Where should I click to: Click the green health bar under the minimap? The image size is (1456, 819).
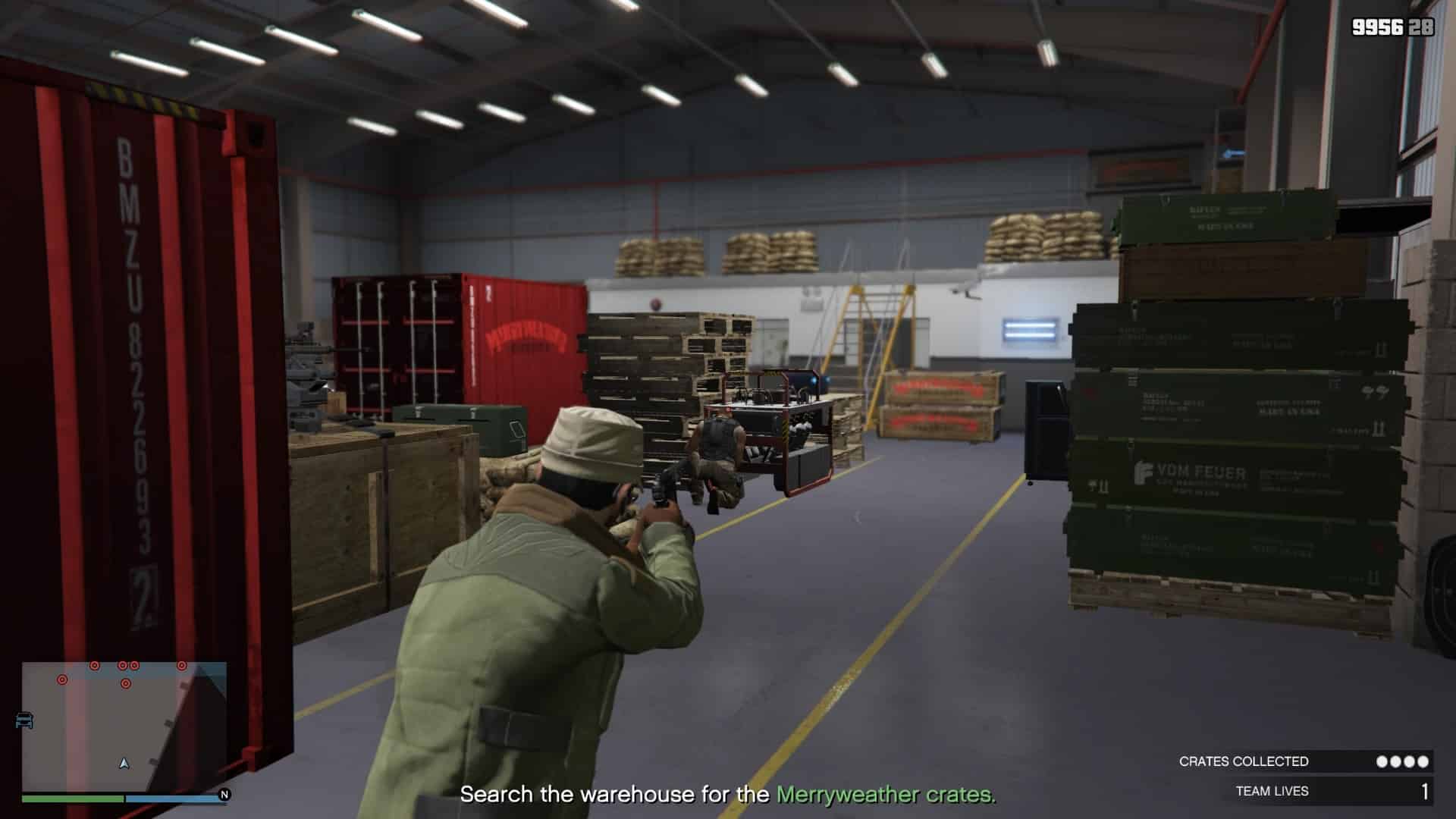click(x=72, y=798)
